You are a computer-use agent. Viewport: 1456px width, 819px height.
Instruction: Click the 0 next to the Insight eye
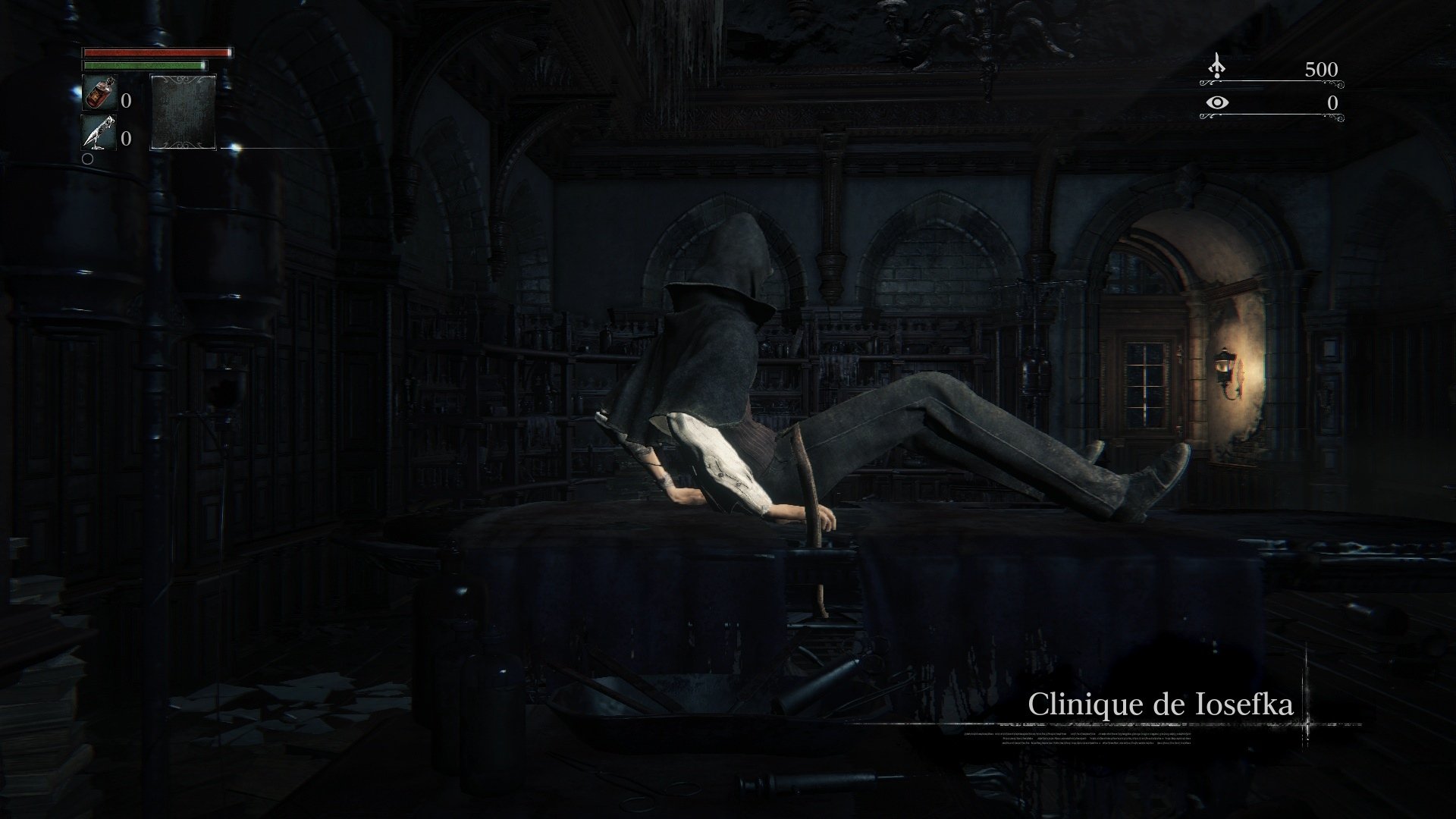point(1332,102)
